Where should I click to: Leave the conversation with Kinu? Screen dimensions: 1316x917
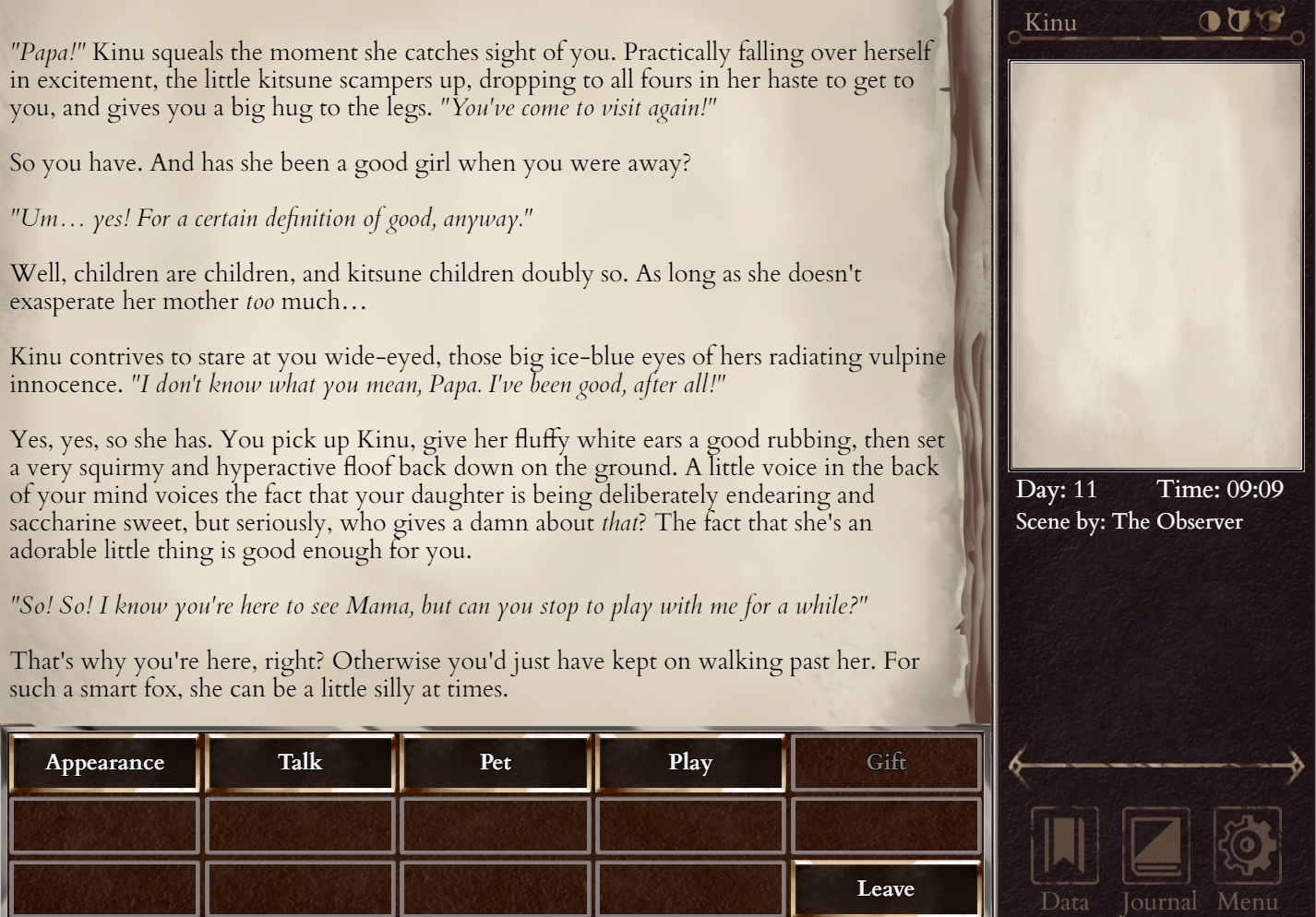pos(886,888)
